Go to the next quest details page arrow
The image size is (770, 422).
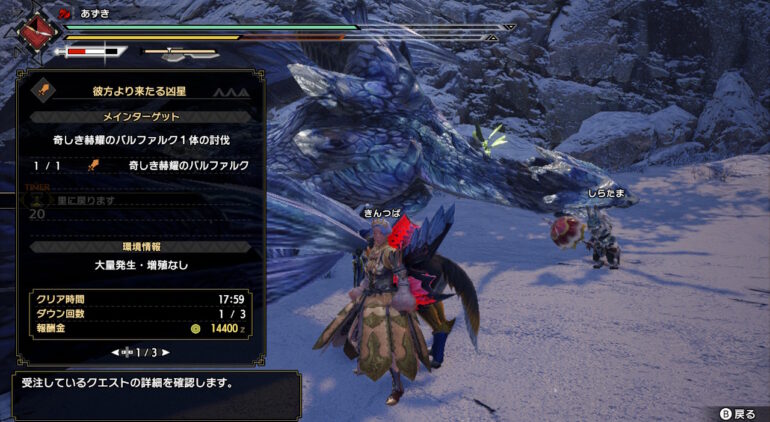(x=166, y=352)
